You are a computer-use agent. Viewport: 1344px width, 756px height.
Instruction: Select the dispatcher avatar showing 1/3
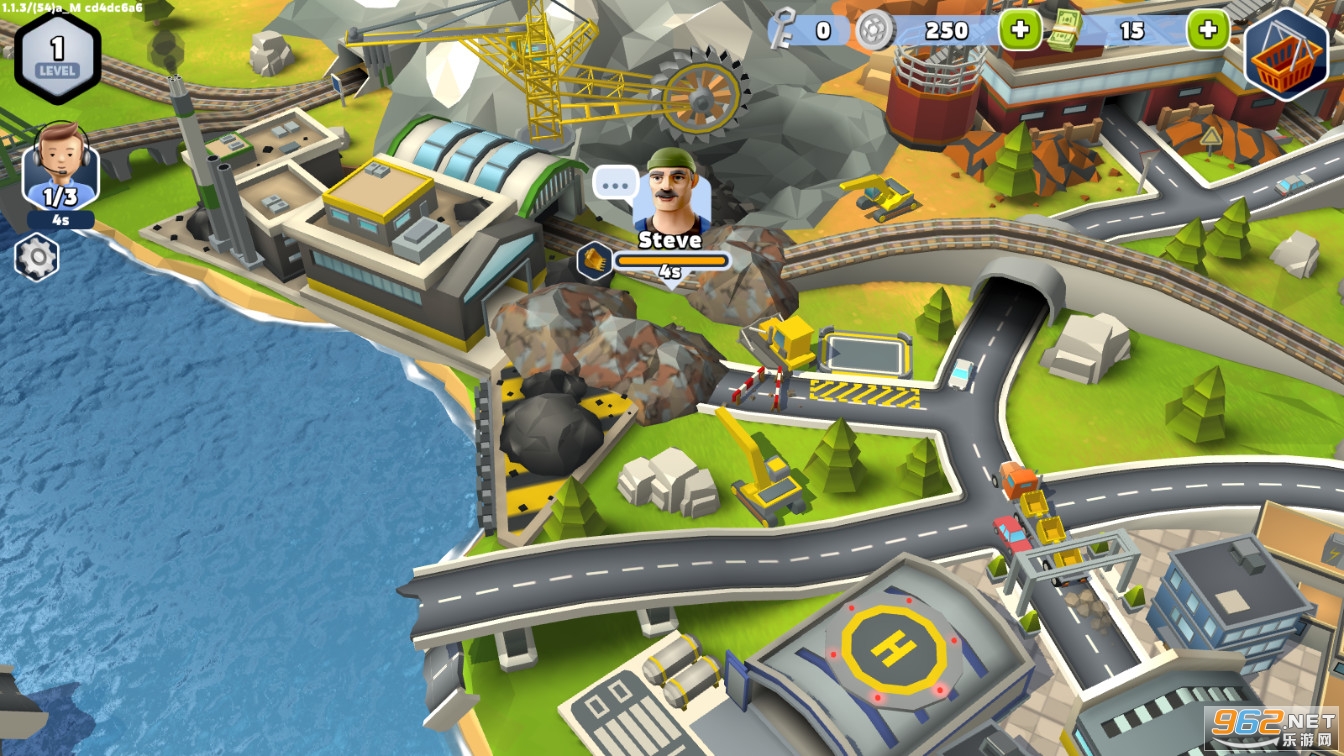[x=60, y=167]
